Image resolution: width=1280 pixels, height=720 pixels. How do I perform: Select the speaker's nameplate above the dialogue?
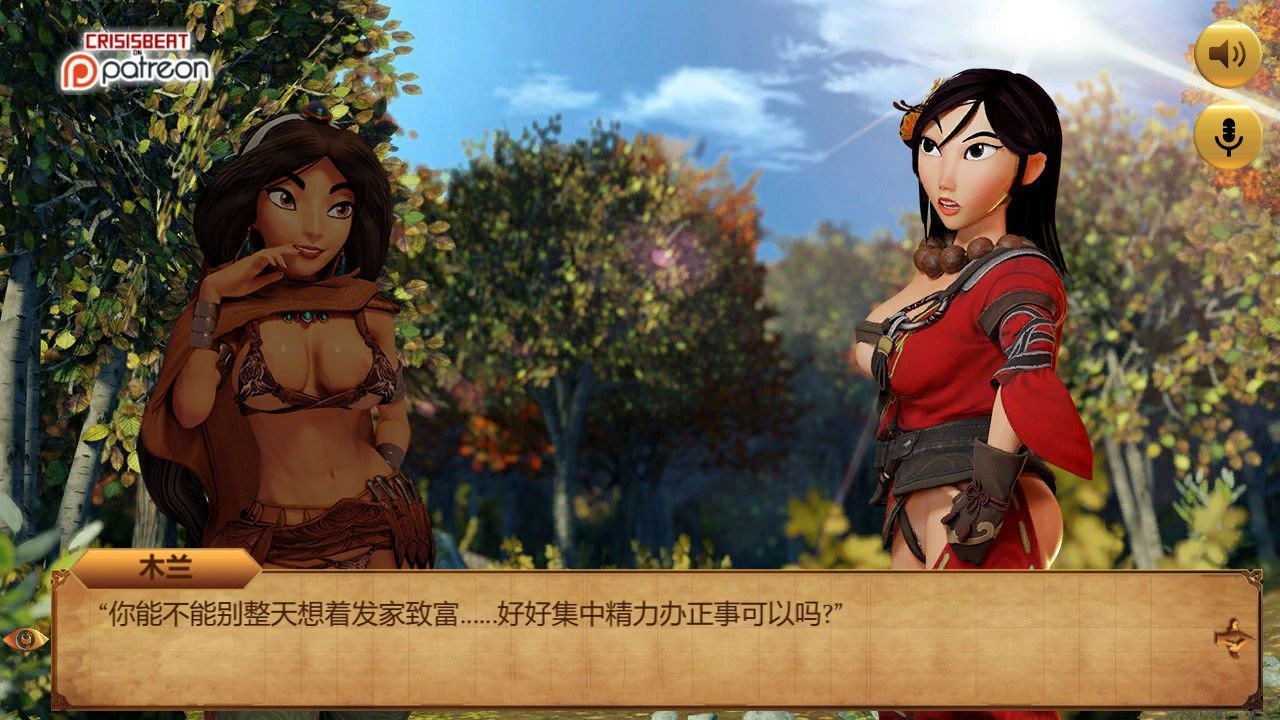[x=166, y=566]
